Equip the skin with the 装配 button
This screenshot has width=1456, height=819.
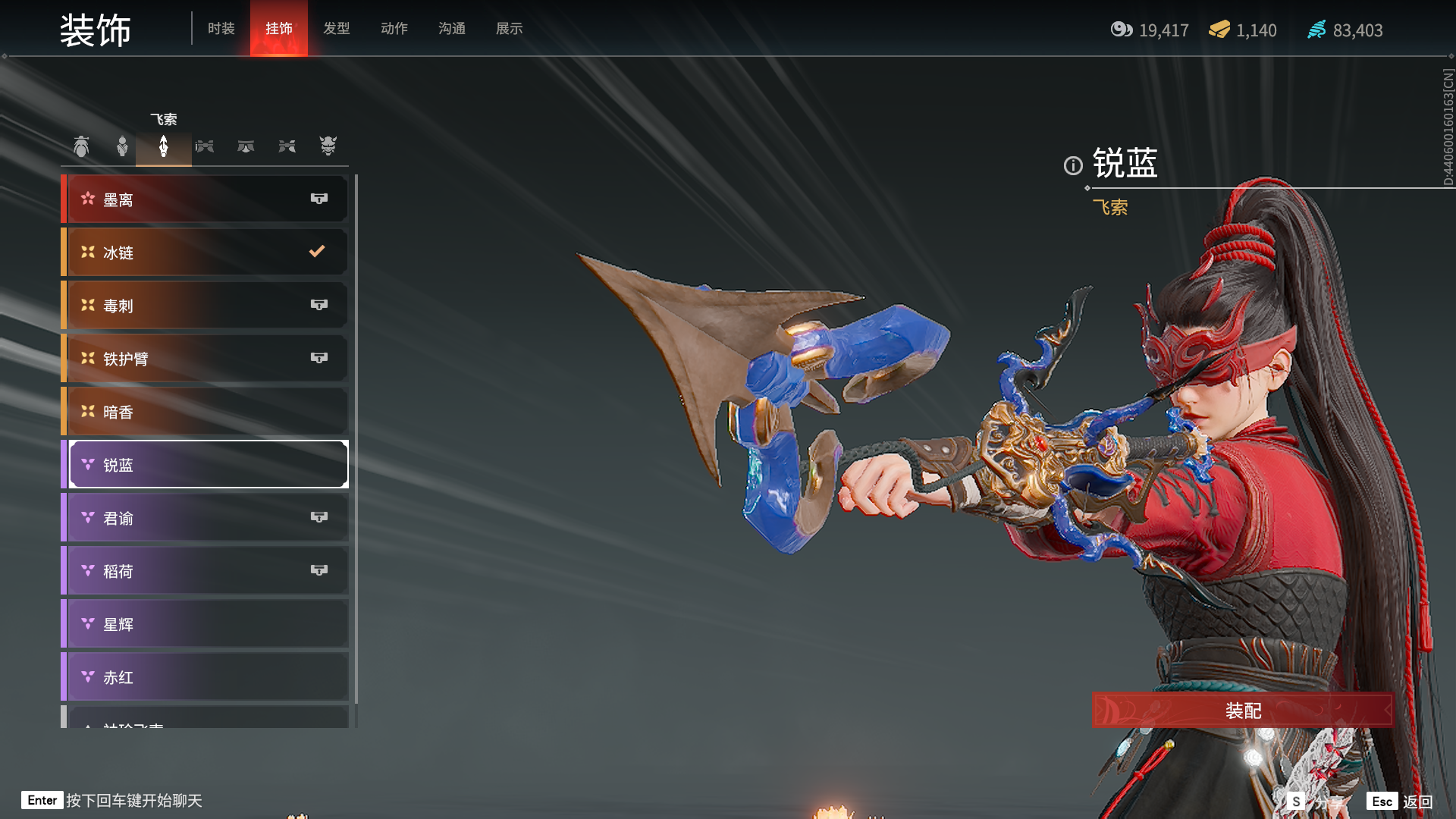1242,711
